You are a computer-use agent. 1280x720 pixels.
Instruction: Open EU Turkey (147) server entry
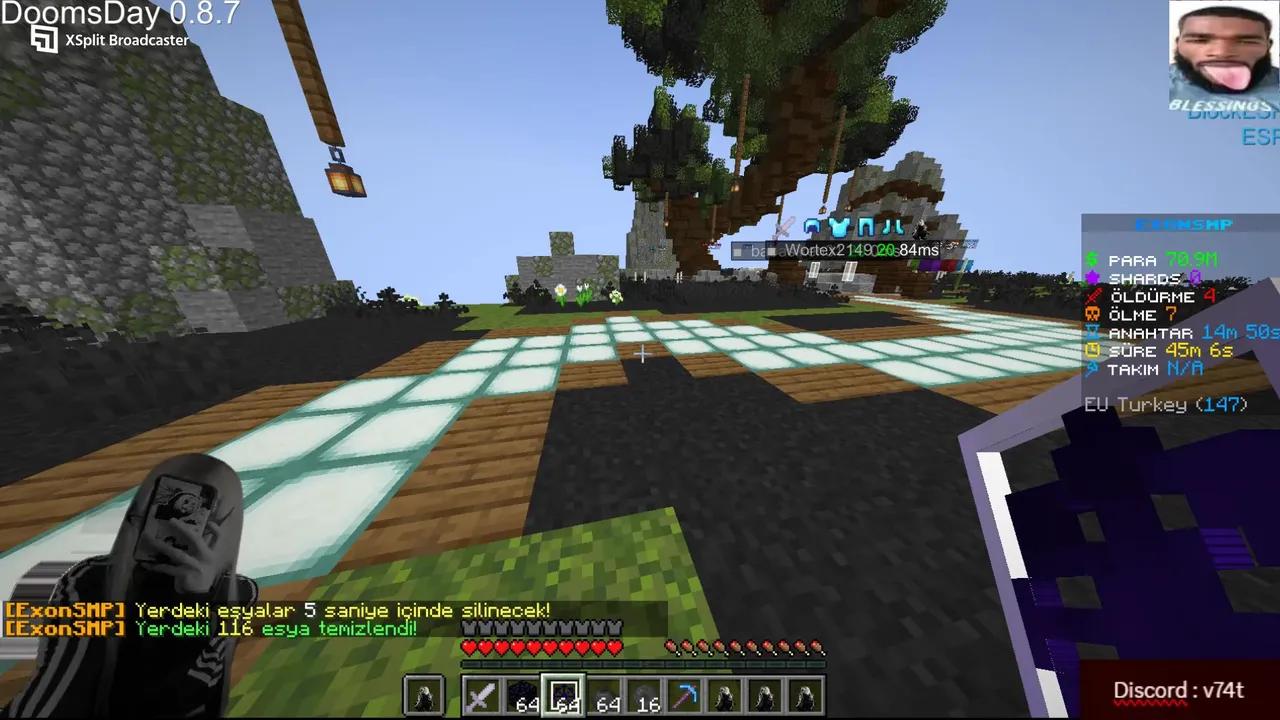tap(1166, 404)
